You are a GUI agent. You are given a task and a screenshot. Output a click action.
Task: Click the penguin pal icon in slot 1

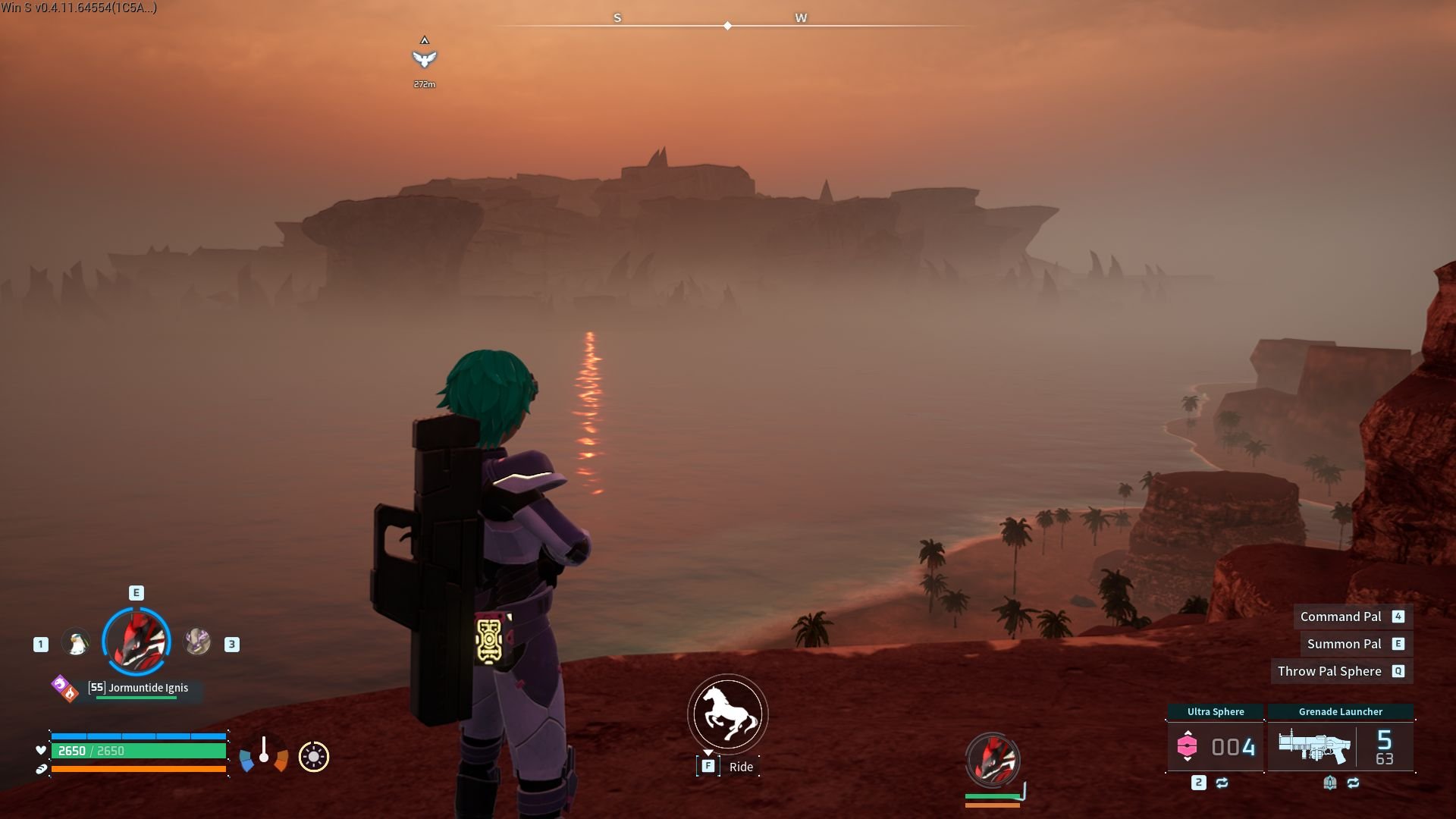point(76,641)
